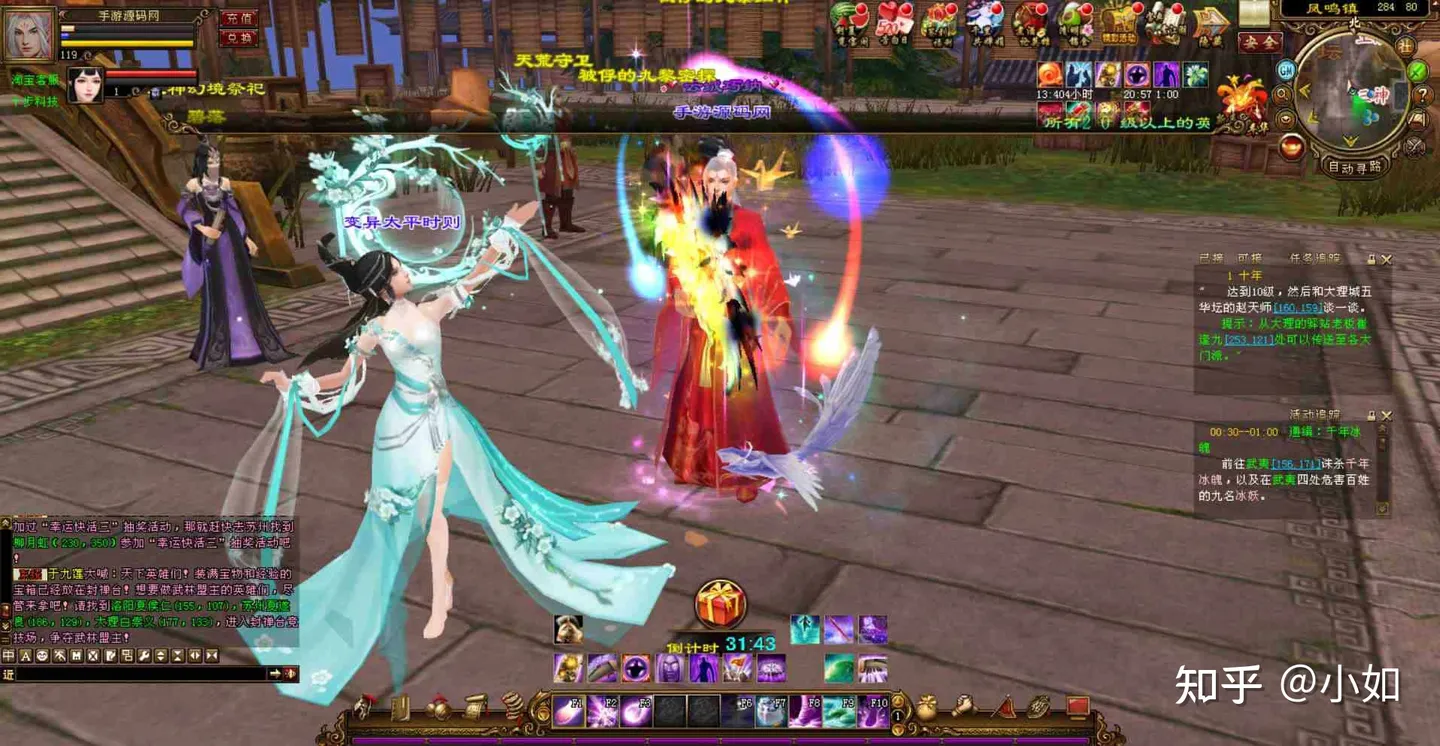Open the bag pouch icon on bottom bar
Viewport: 1440px width, 746px height.
(927, 708)
